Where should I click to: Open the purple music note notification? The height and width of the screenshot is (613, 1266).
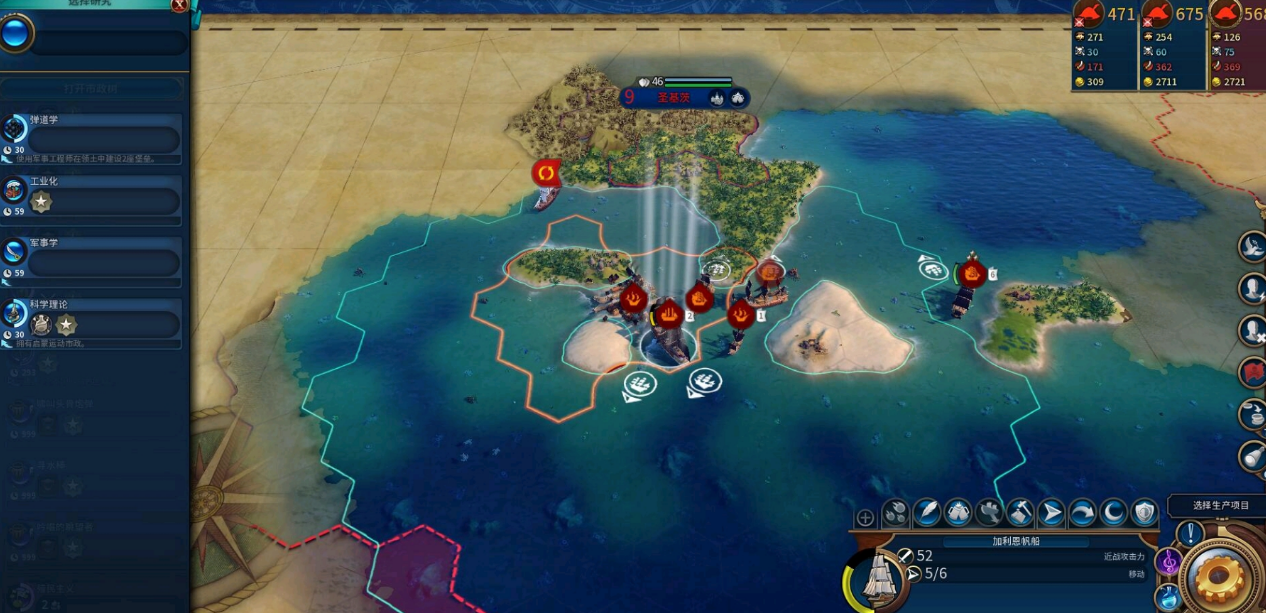click(1168, 562)
